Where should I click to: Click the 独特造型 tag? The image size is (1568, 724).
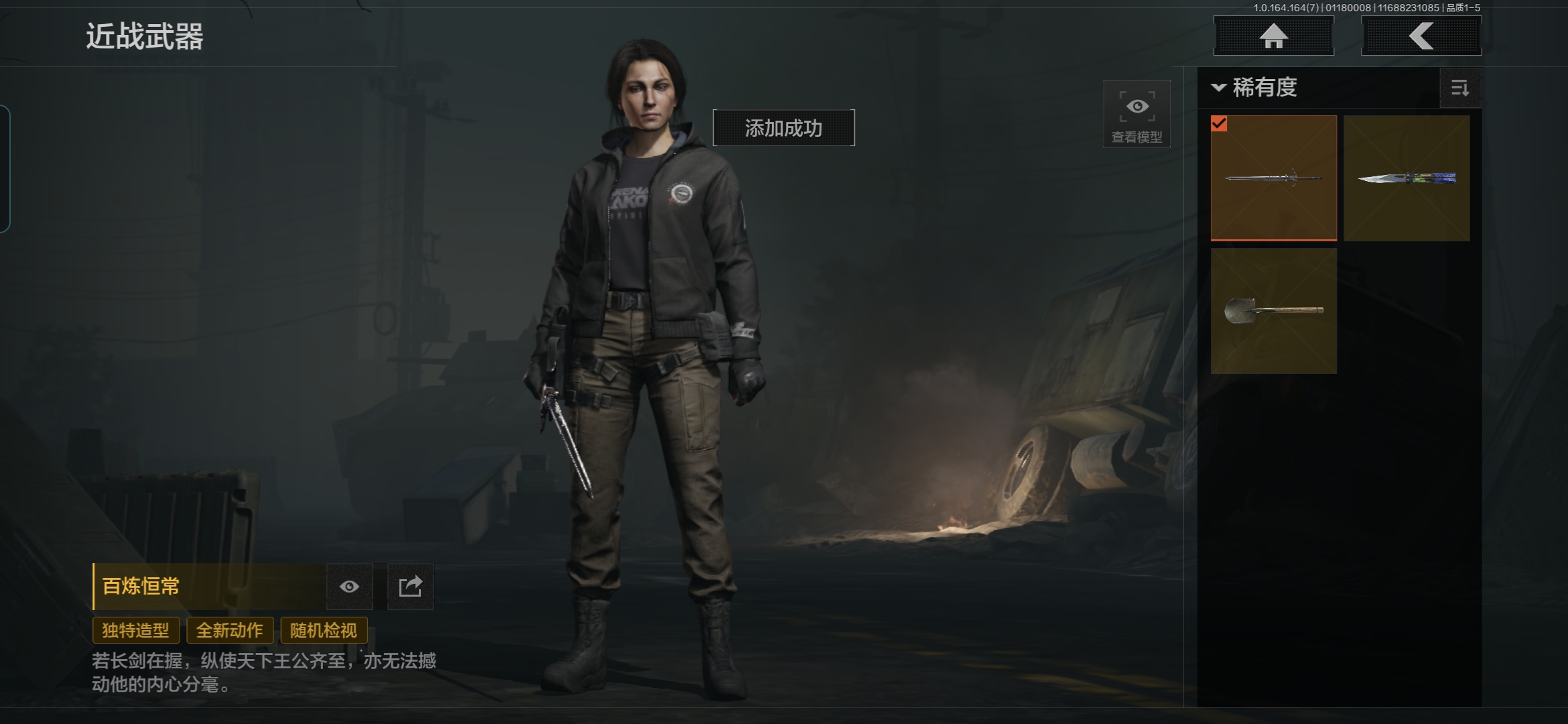(x=136, y=630)
